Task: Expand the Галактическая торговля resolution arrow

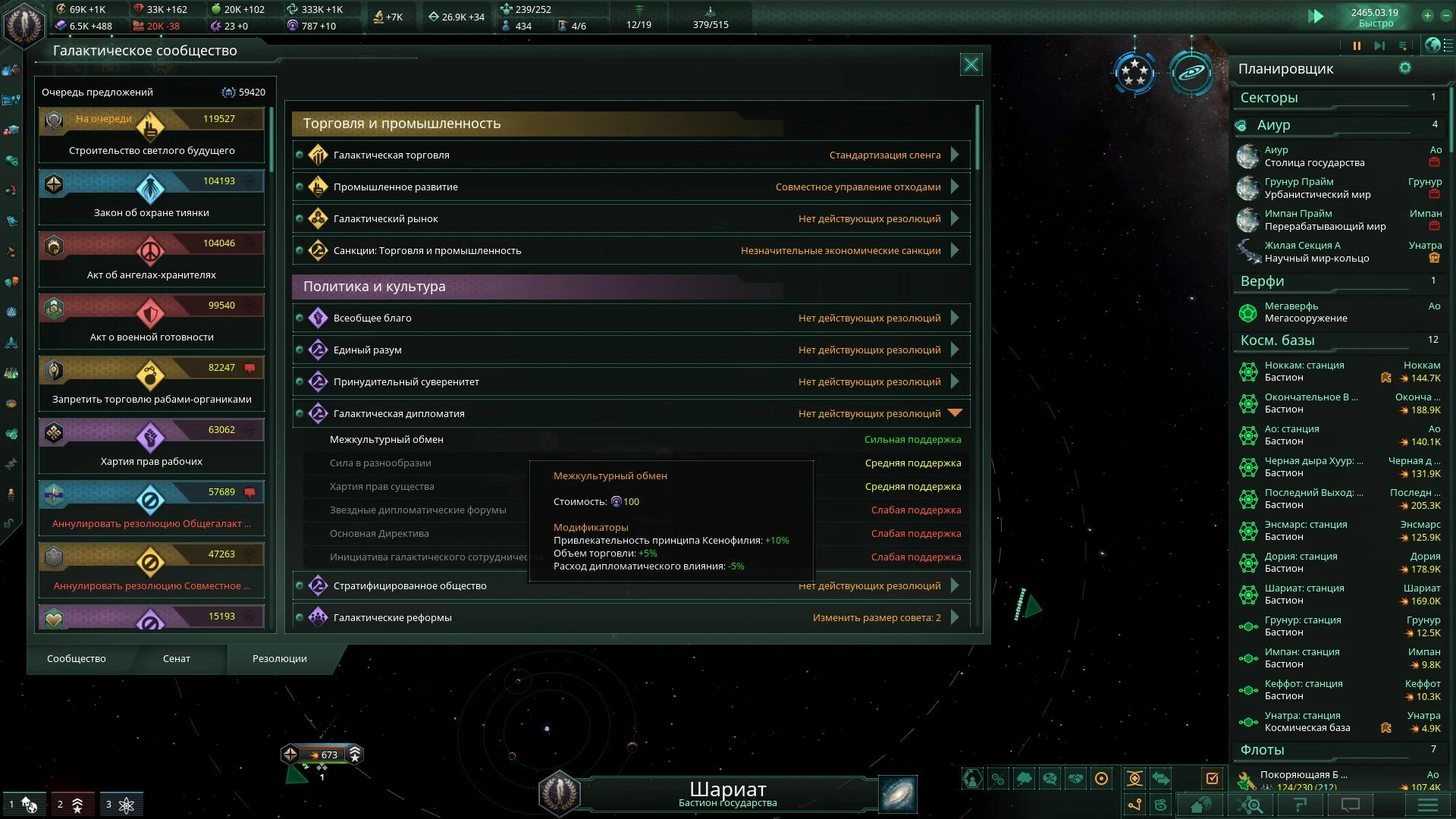Action: coord(955,155)
